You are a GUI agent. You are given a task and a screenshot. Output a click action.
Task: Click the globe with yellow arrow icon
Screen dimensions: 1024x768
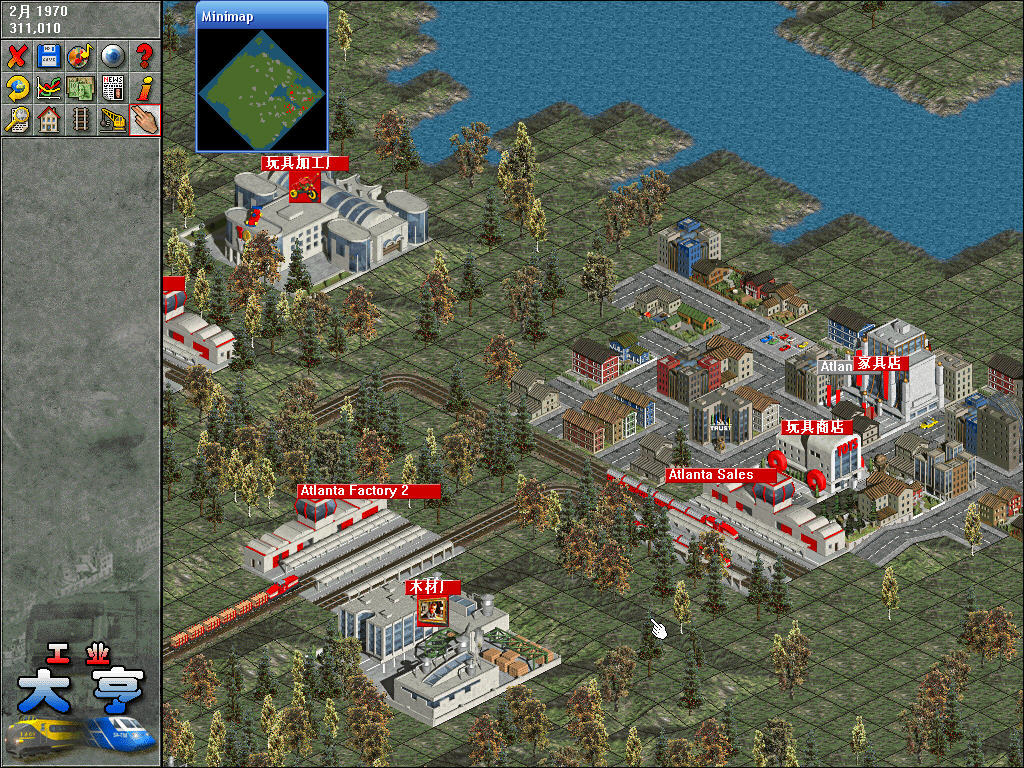(17, 87)
